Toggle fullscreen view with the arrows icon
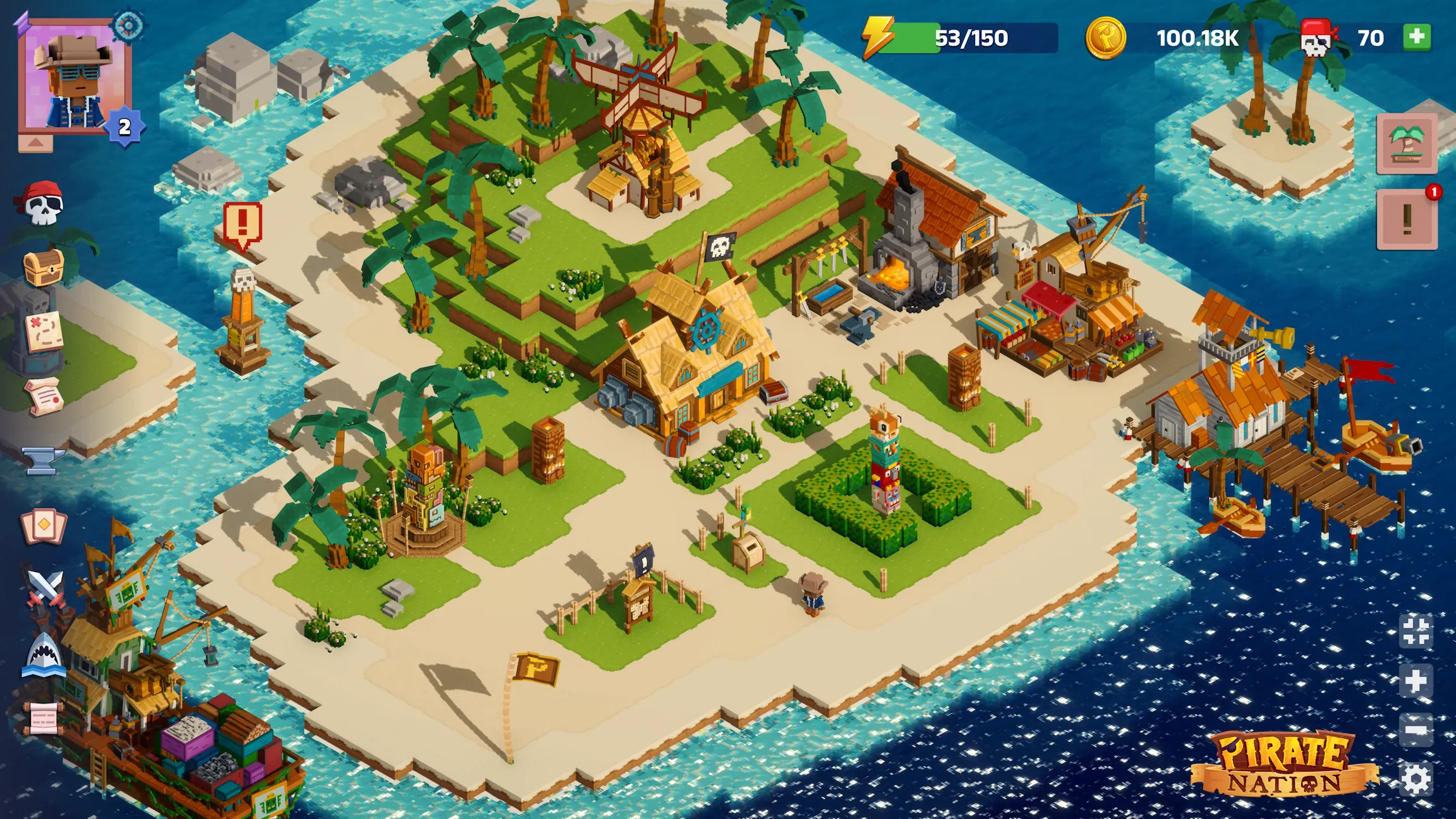1456x819 pixels. 1416,631
